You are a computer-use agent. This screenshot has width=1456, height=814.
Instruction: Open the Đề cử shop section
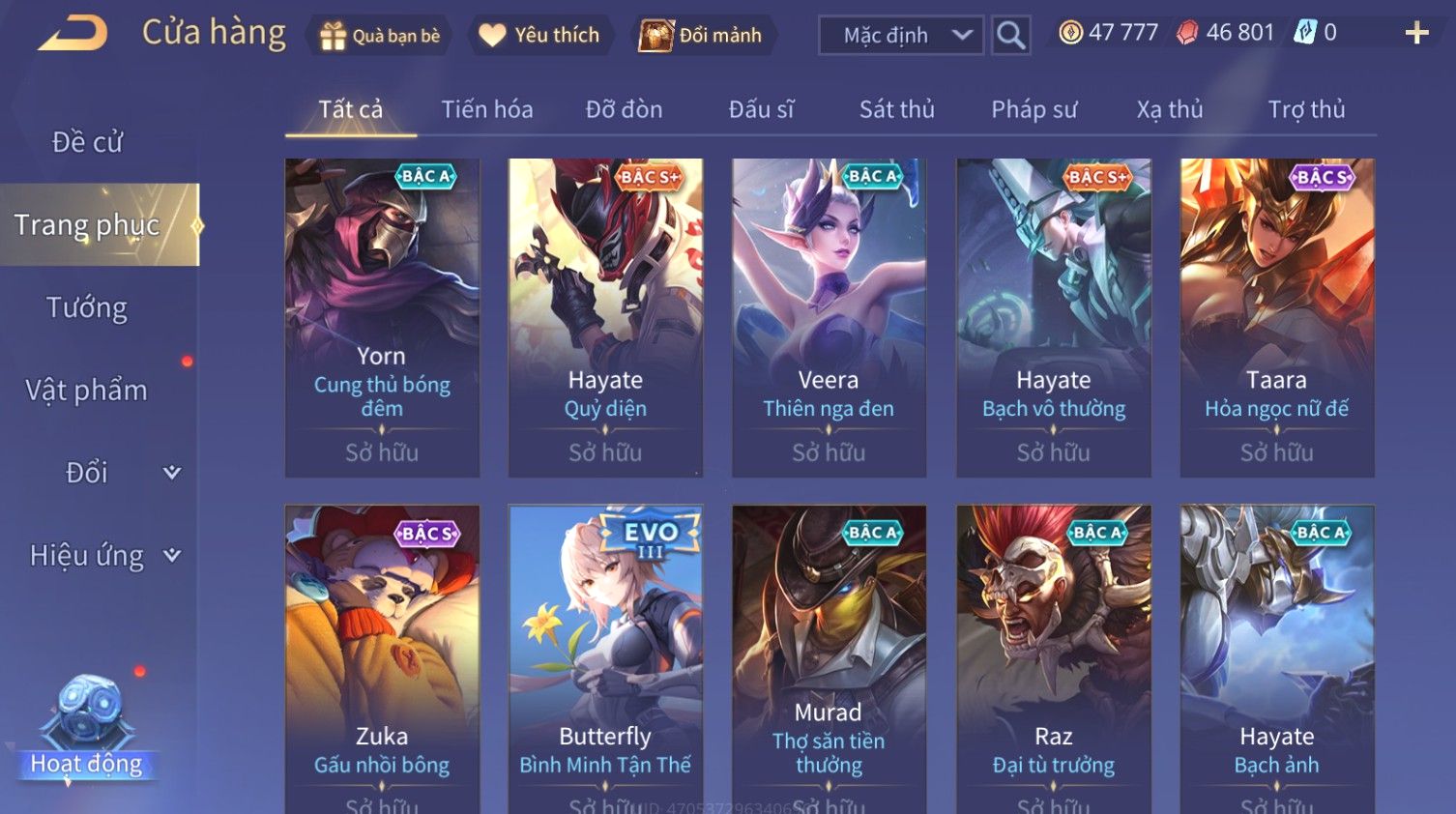(87, 142)
